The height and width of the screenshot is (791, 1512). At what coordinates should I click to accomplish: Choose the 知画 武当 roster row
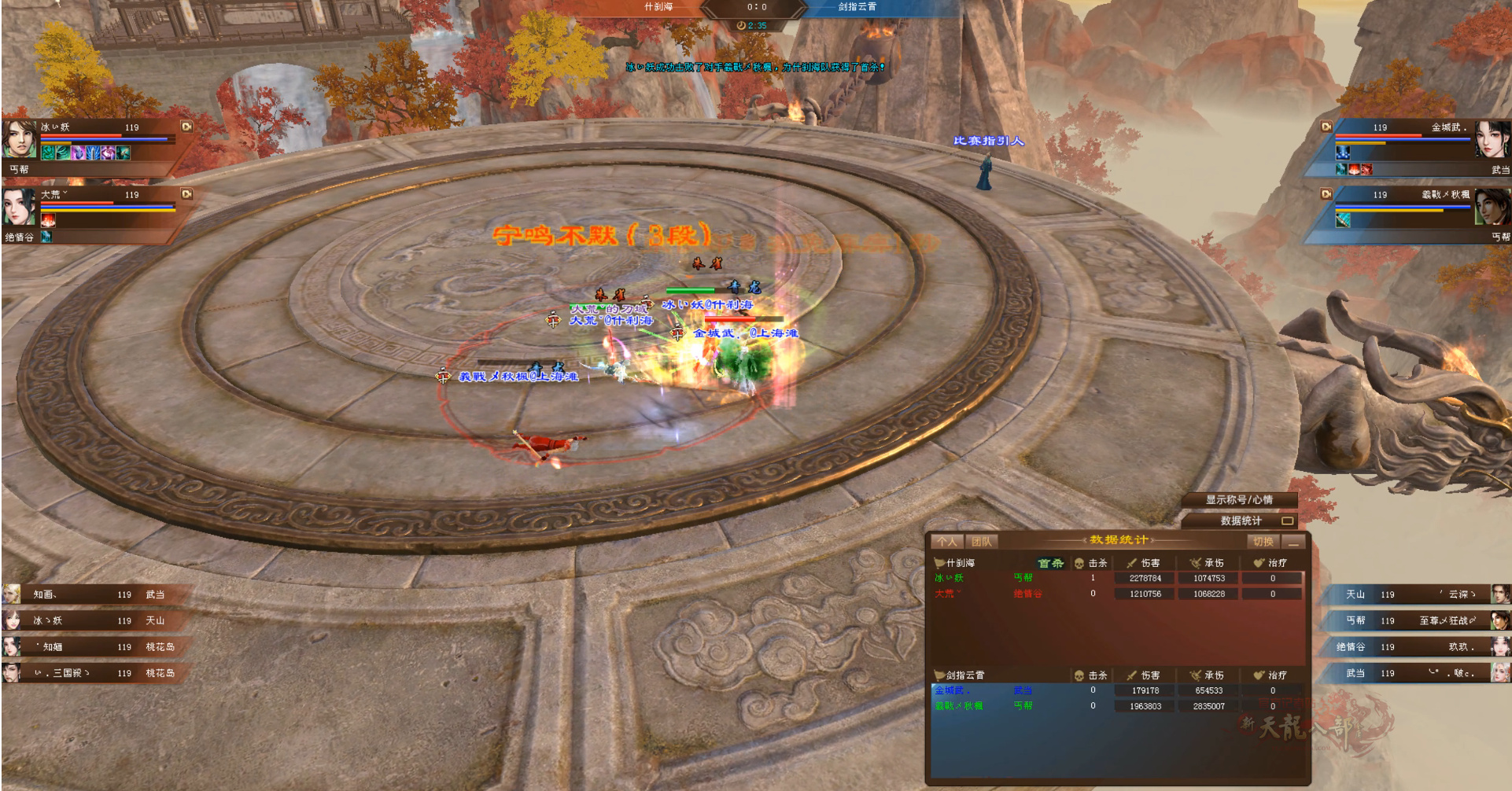[94, 594]
